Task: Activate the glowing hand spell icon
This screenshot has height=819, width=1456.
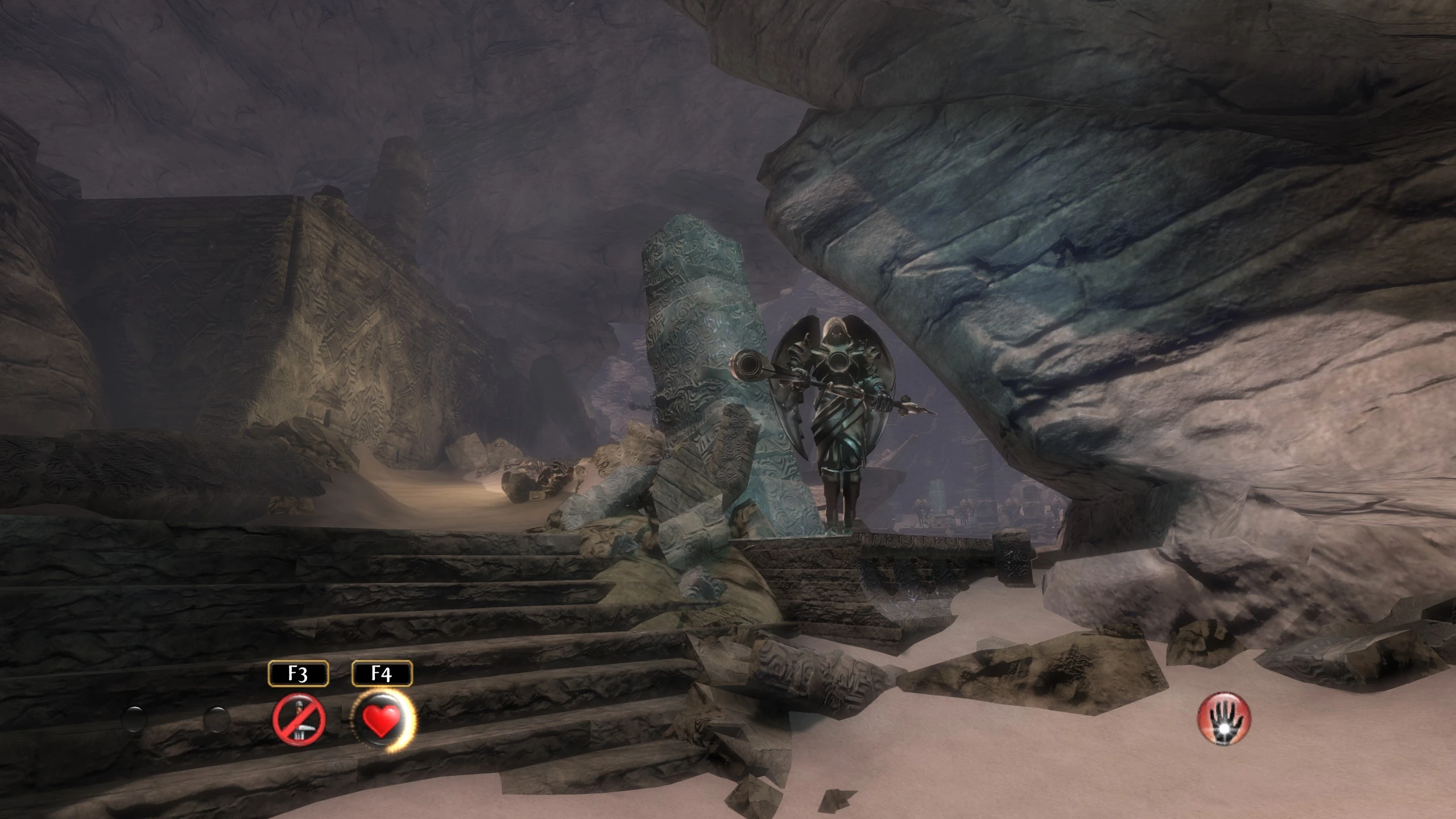Action: click(x=1224, y=719)
